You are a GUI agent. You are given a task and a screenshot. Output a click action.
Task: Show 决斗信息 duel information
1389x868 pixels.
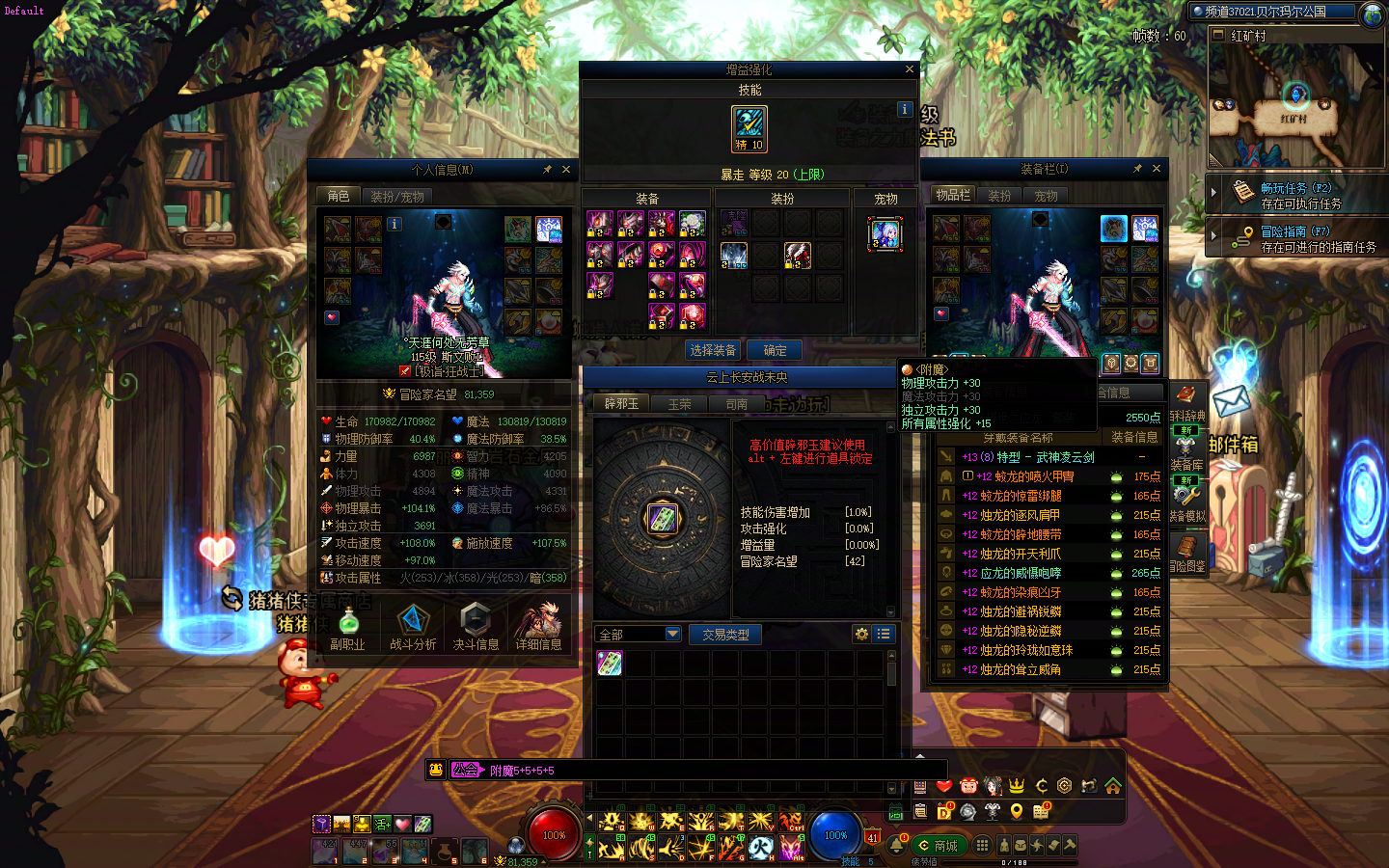pos(476,627)
